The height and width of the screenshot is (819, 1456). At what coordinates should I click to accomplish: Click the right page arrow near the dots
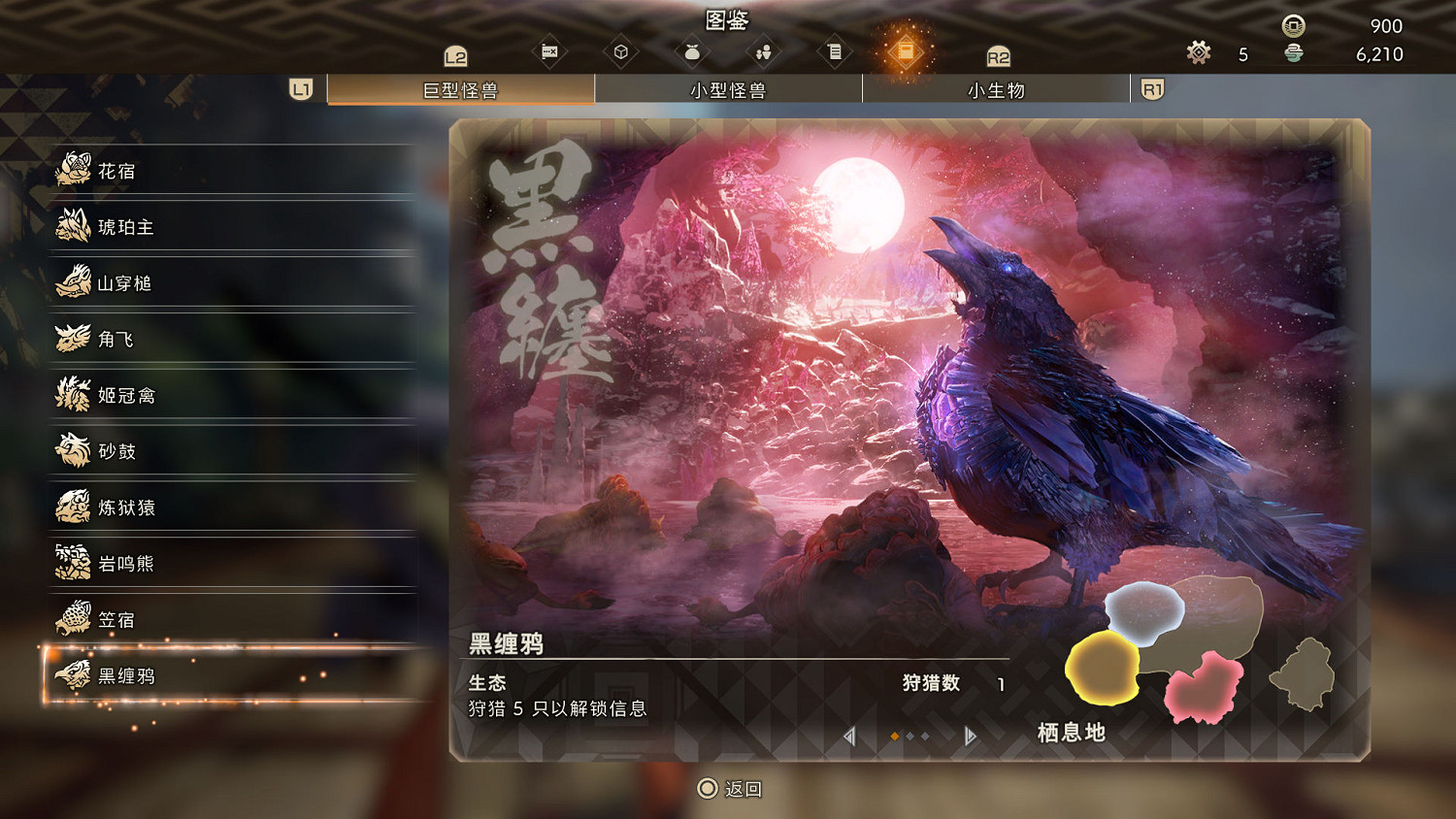coord(968,737)
